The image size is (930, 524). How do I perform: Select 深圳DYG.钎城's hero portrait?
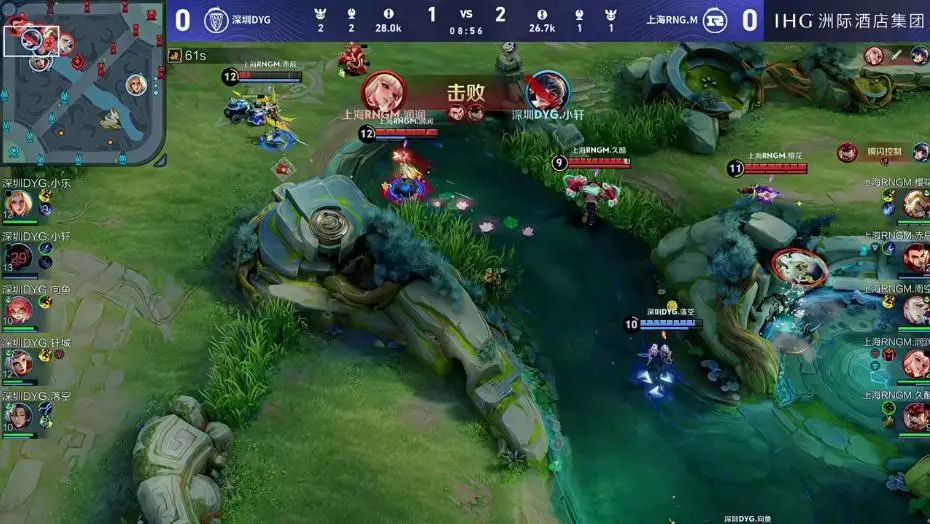19,362
